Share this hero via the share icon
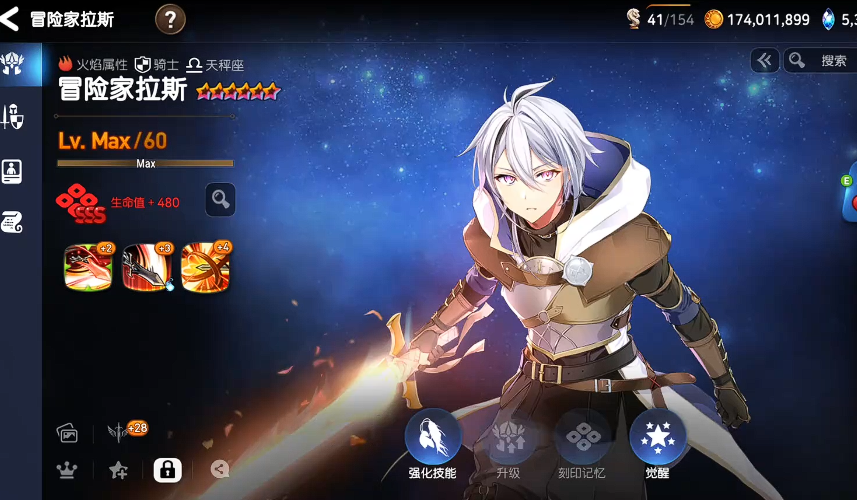This screenshot has height=500, width=857. pyautogui.click(x=220, y=469)
